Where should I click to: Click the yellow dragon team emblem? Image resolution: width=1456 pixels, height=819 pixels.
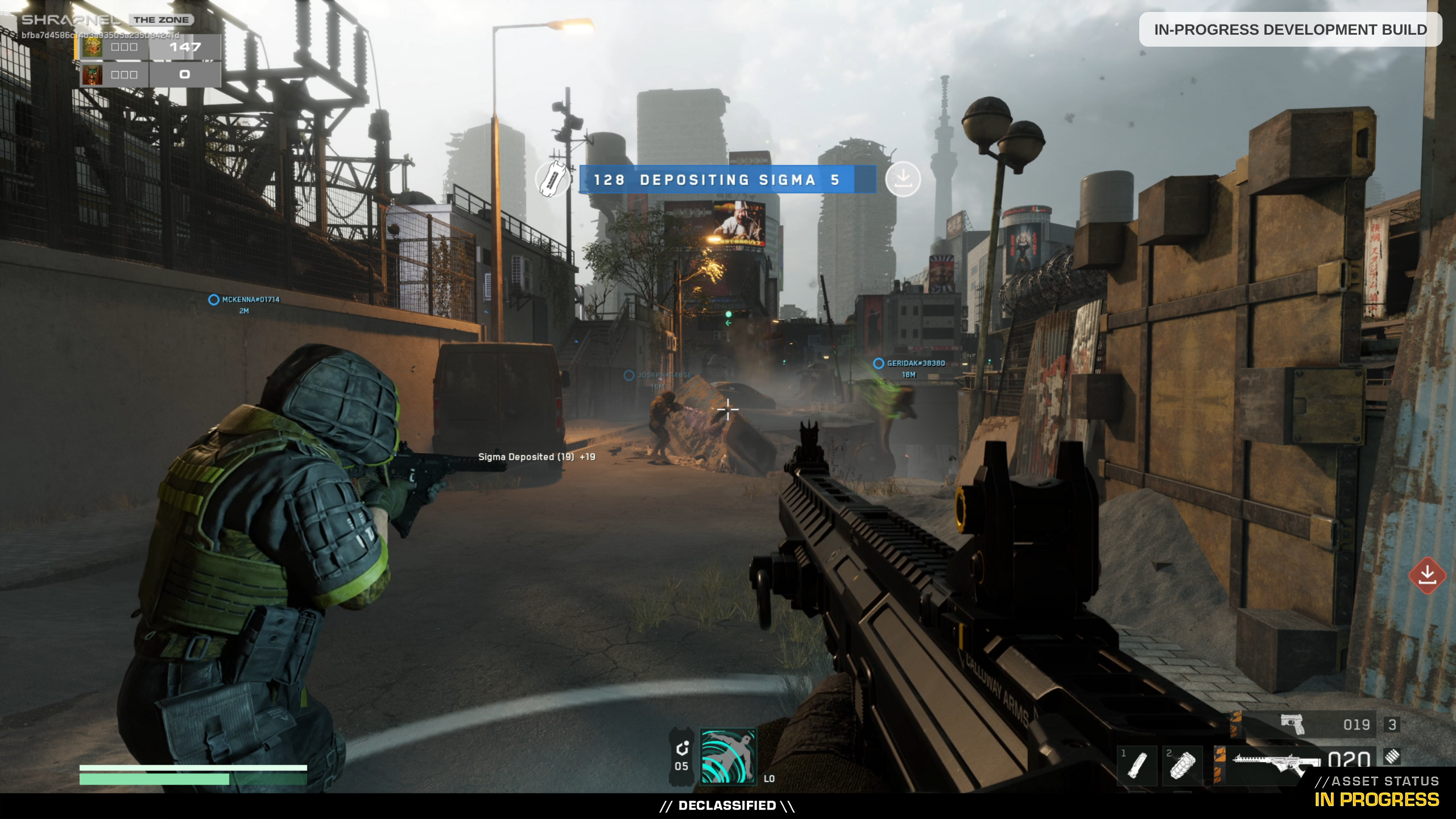point(92,47)
